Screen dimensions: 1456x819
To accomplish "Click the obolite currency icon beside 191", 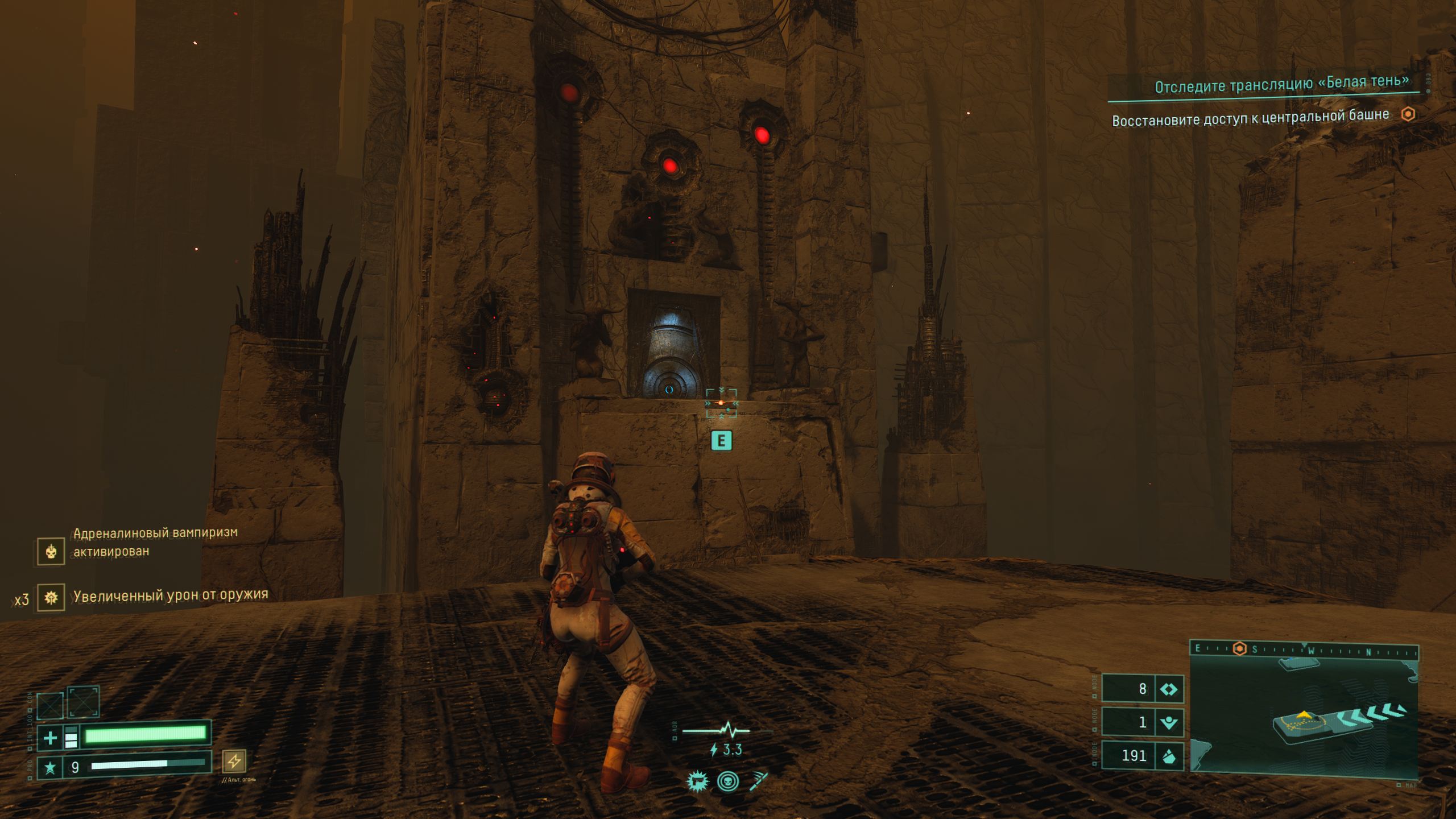I will click(x=1168, y=756).
